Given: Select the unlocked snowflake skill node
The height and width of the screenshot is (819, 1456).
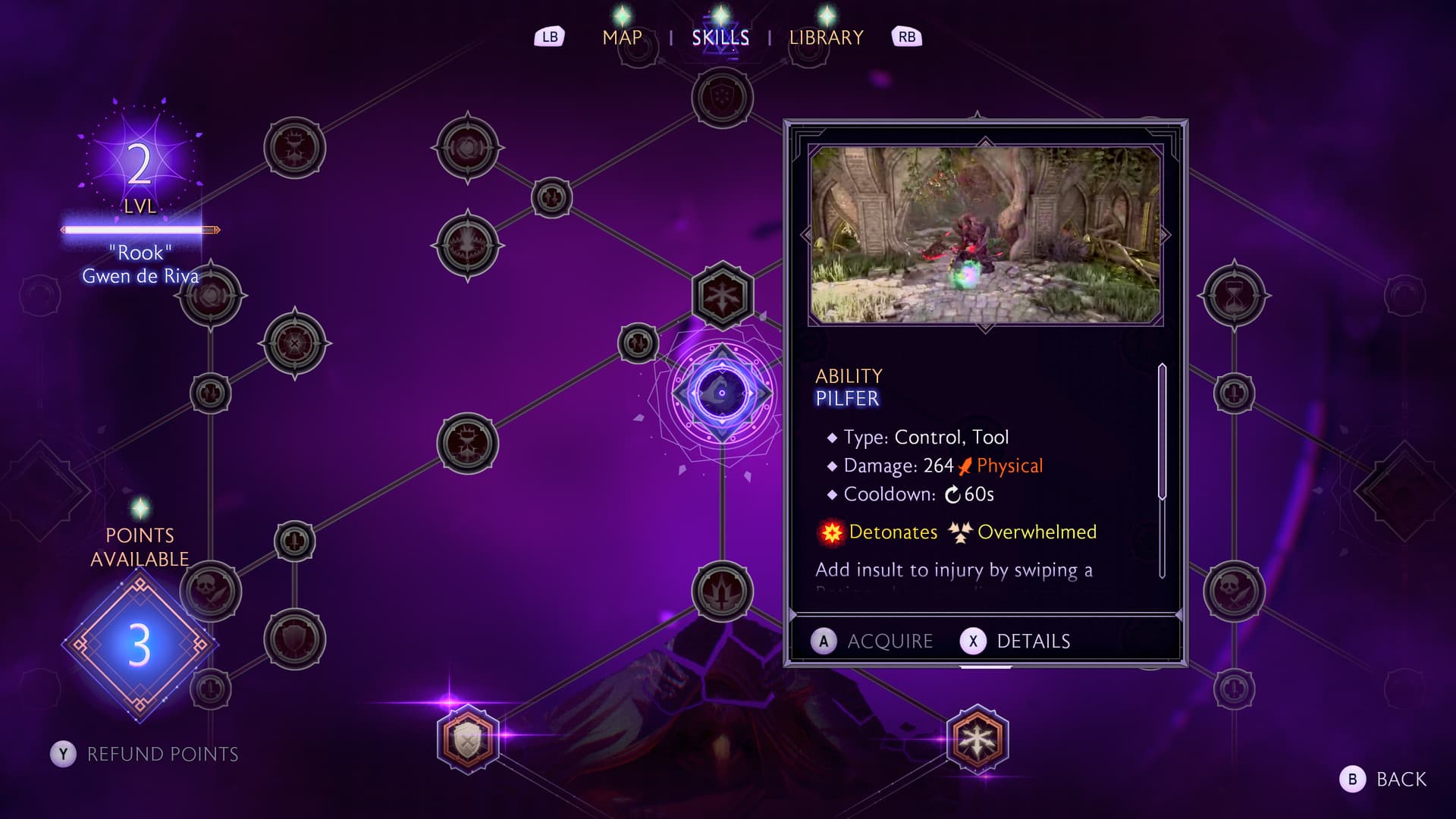Looking at the screenshot, I should (977, 739).
